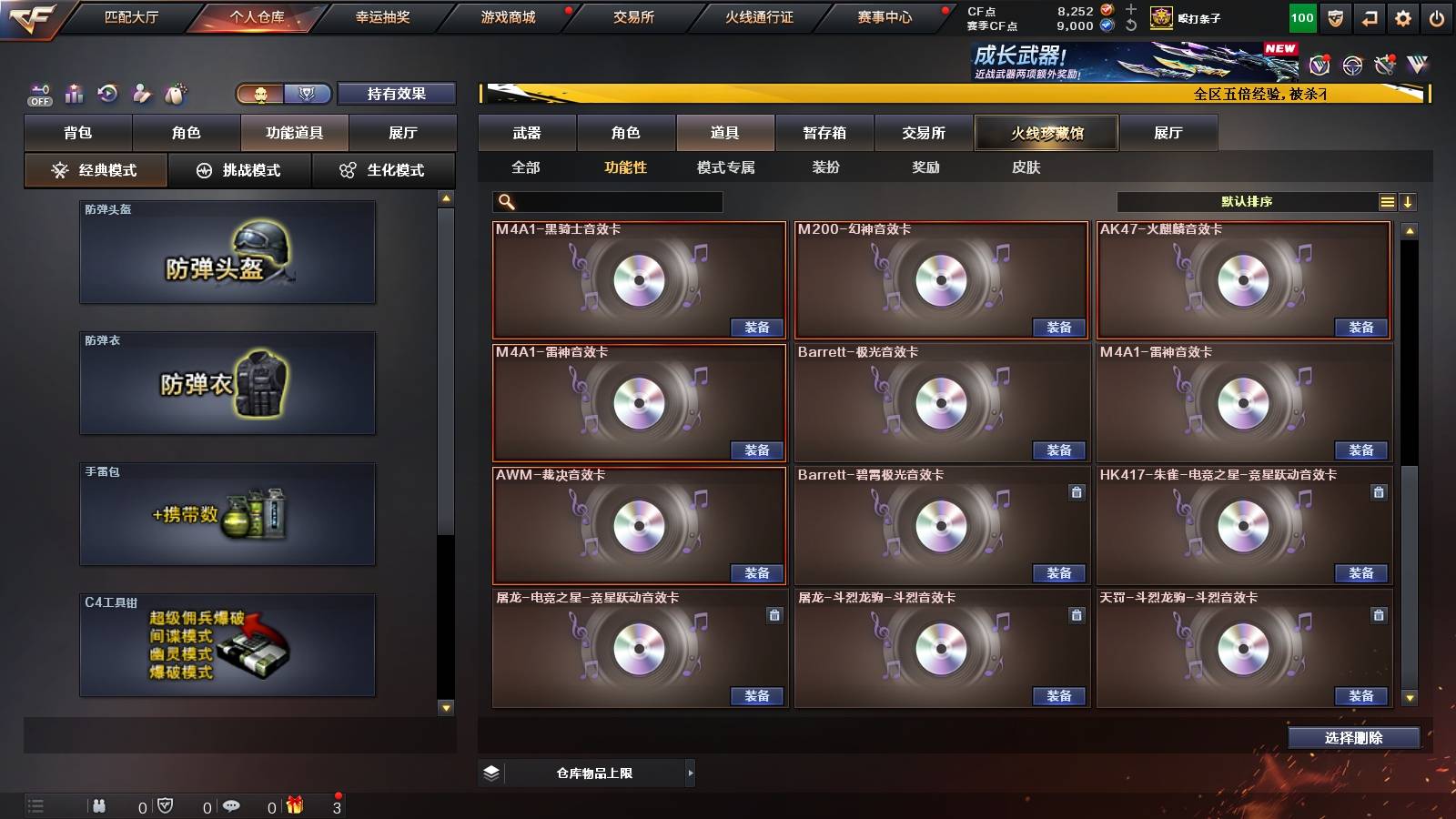1456x819 pixels.
Task: Toggle list view next to 默认排序
Action: [x=1387, y=201]
